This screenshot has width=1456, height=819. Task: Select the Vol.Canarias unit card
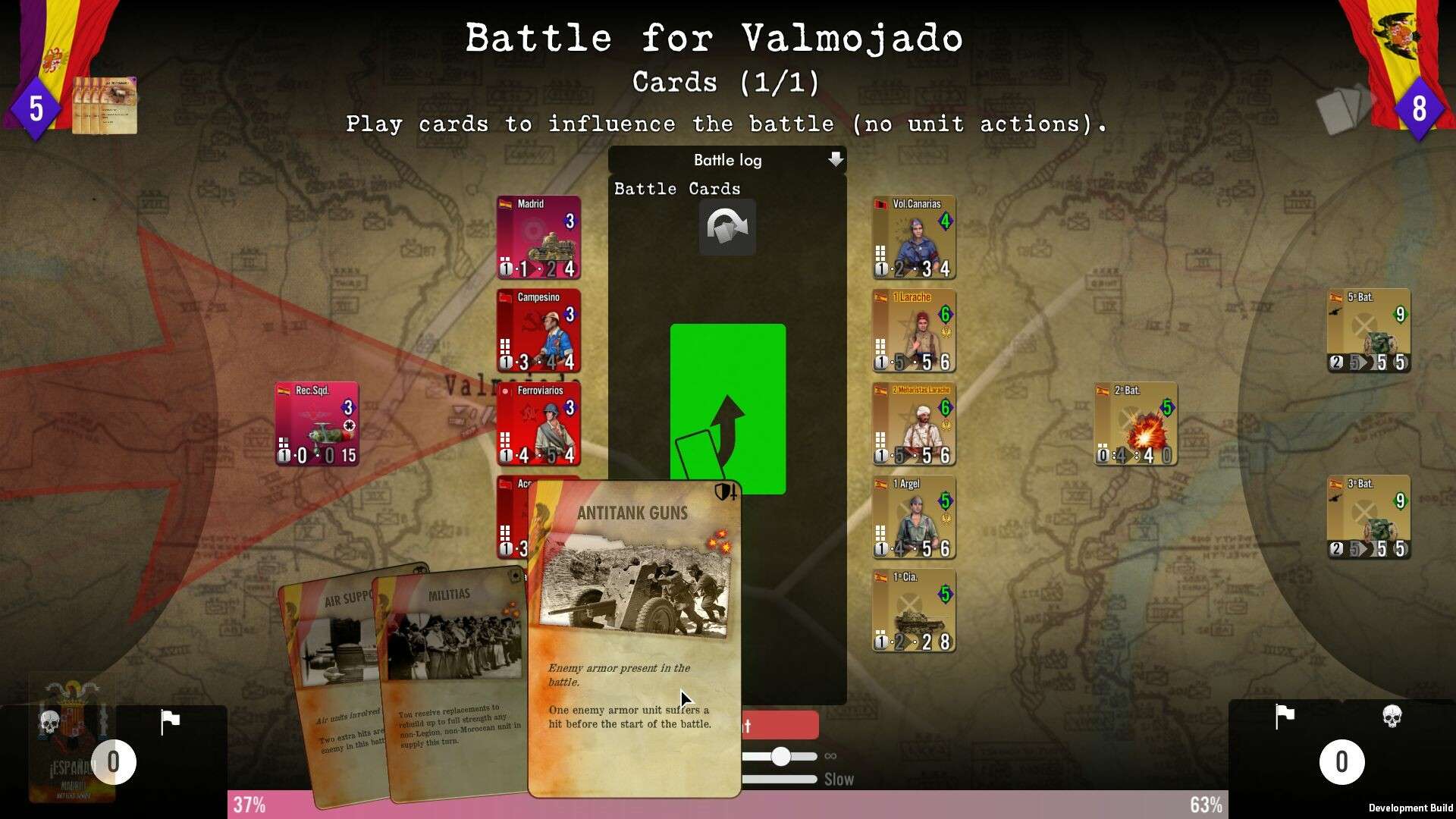tap(913, 237)
